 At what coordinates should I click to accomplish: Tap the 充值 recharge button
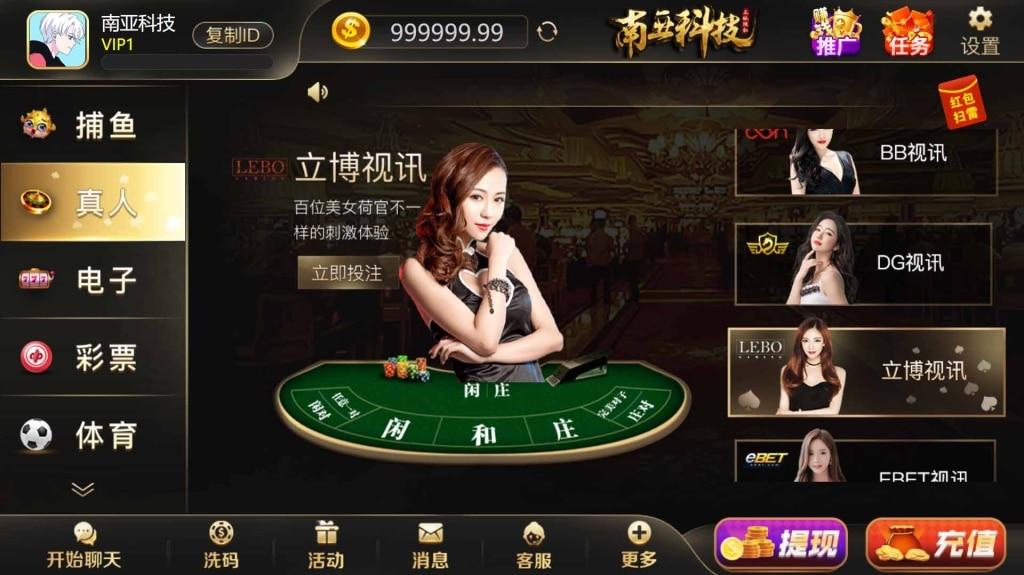pyautogui.click(x=935, y=545)
